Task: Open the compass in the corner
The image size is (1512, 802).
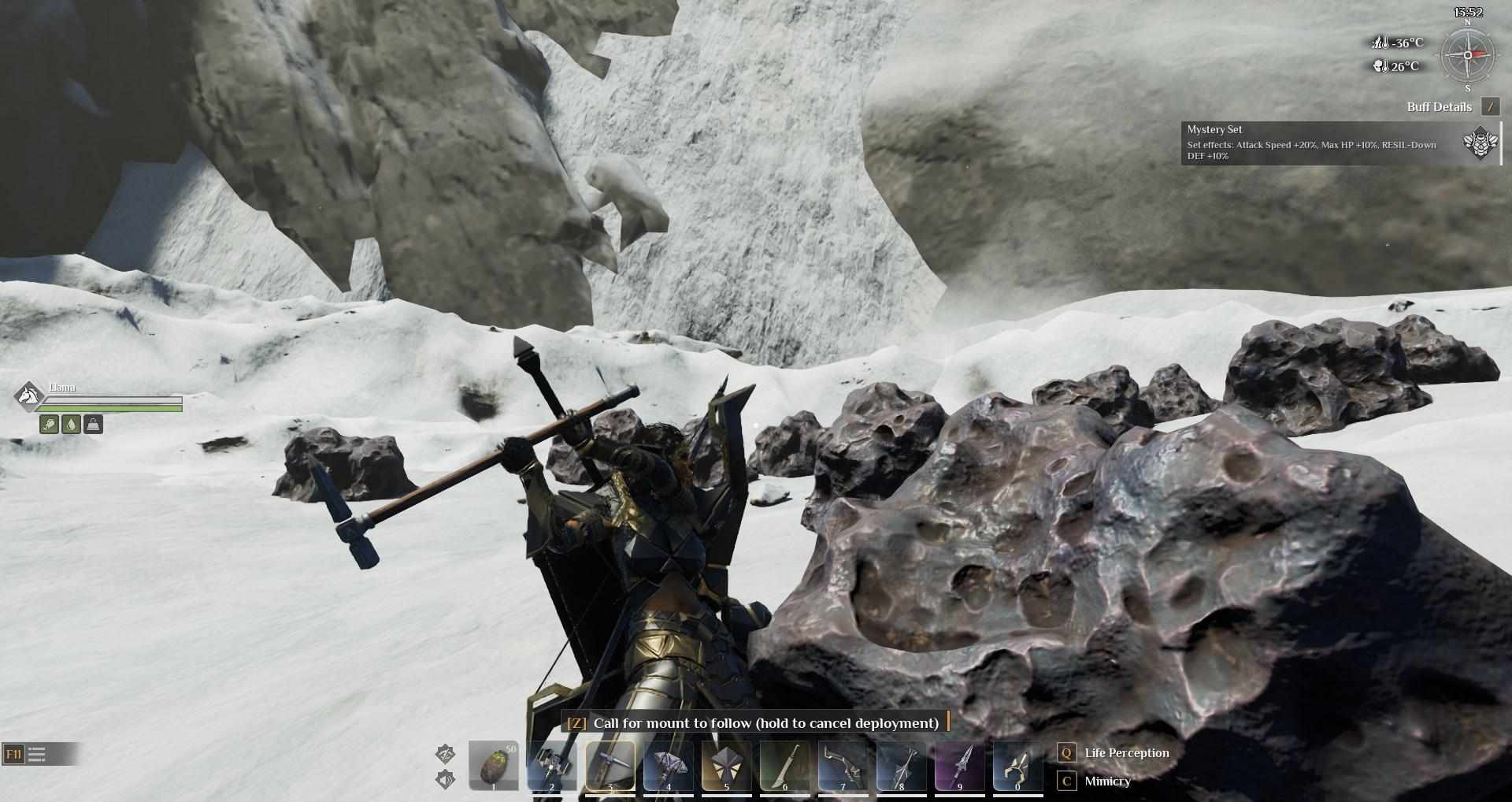Action: point(1467,55)
